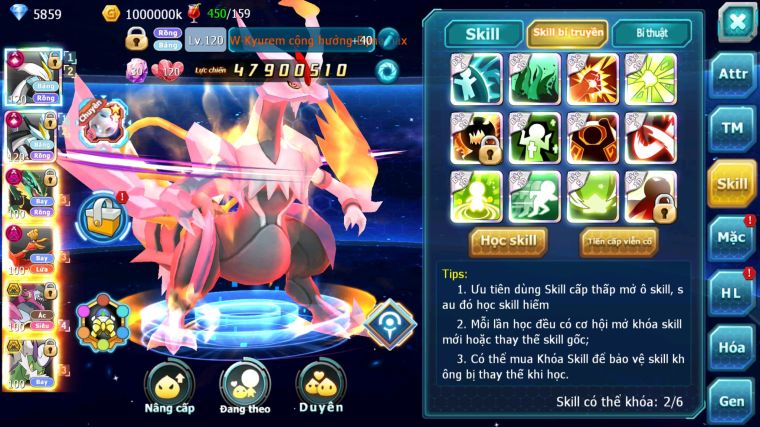
Task: Select the Lv.120 Pokémon at top of team list
Action: click(32, 76)
